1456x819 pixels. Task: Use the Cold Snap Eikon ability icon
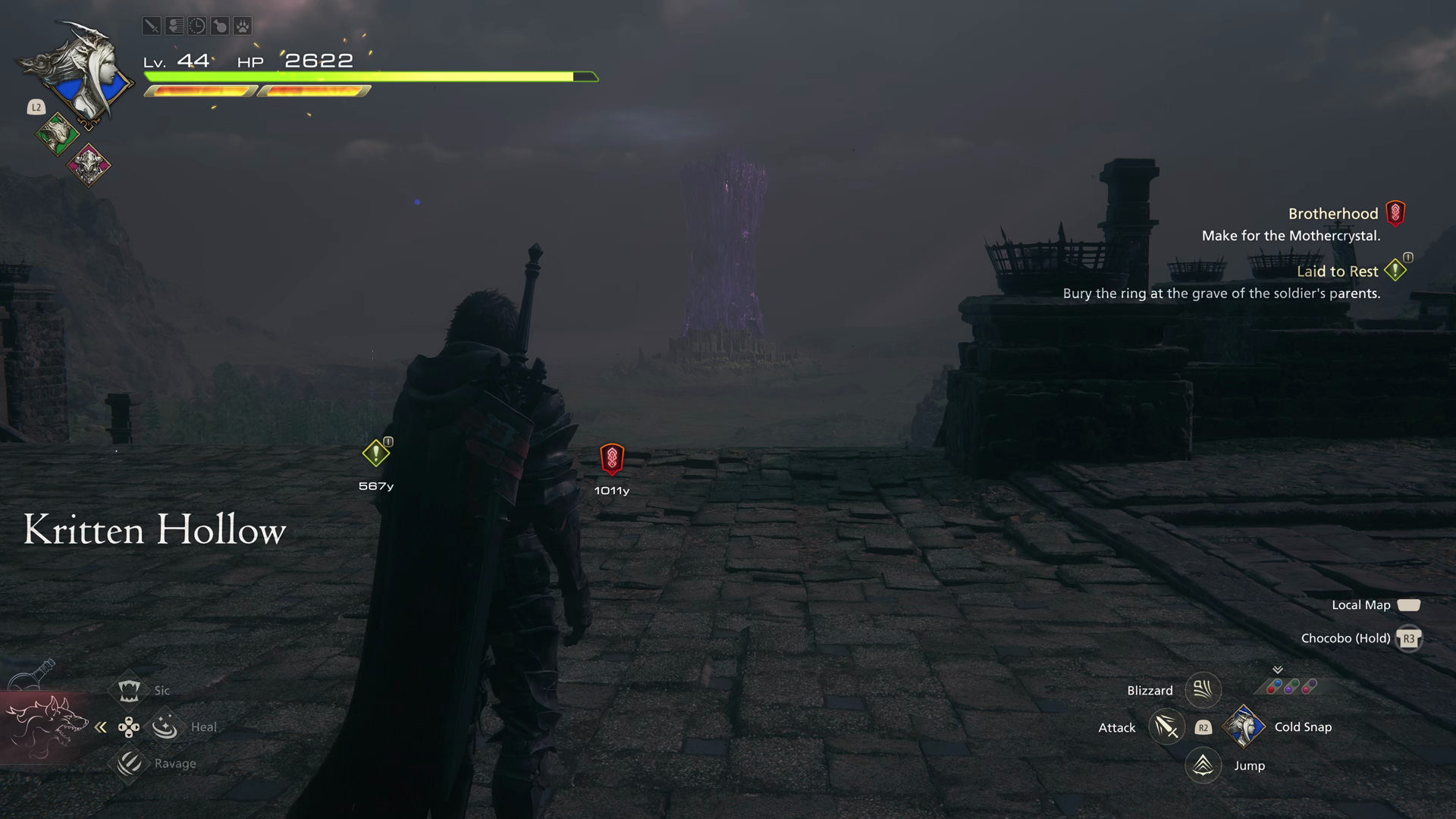[1244, 726]
